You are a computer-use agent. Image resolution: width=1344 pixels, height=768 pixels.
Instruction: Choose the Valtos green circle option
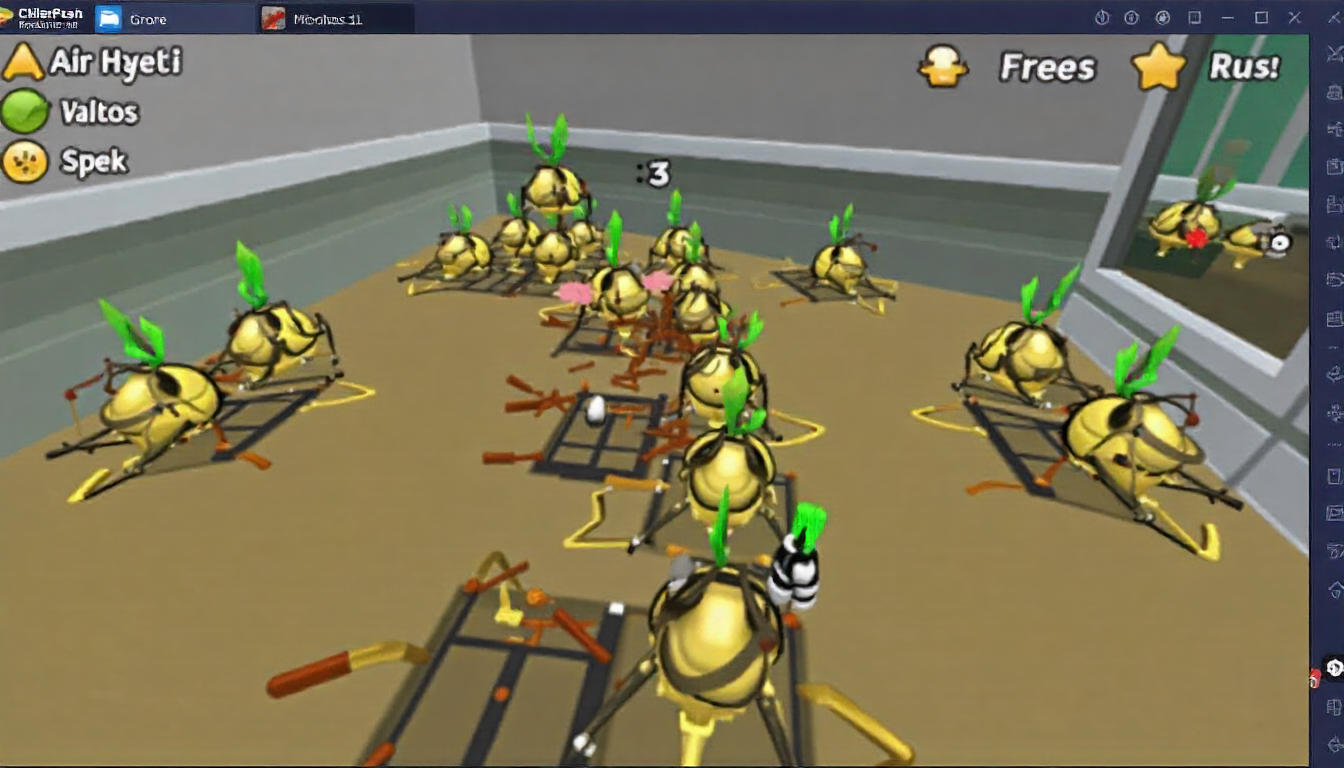pos(70,111)
